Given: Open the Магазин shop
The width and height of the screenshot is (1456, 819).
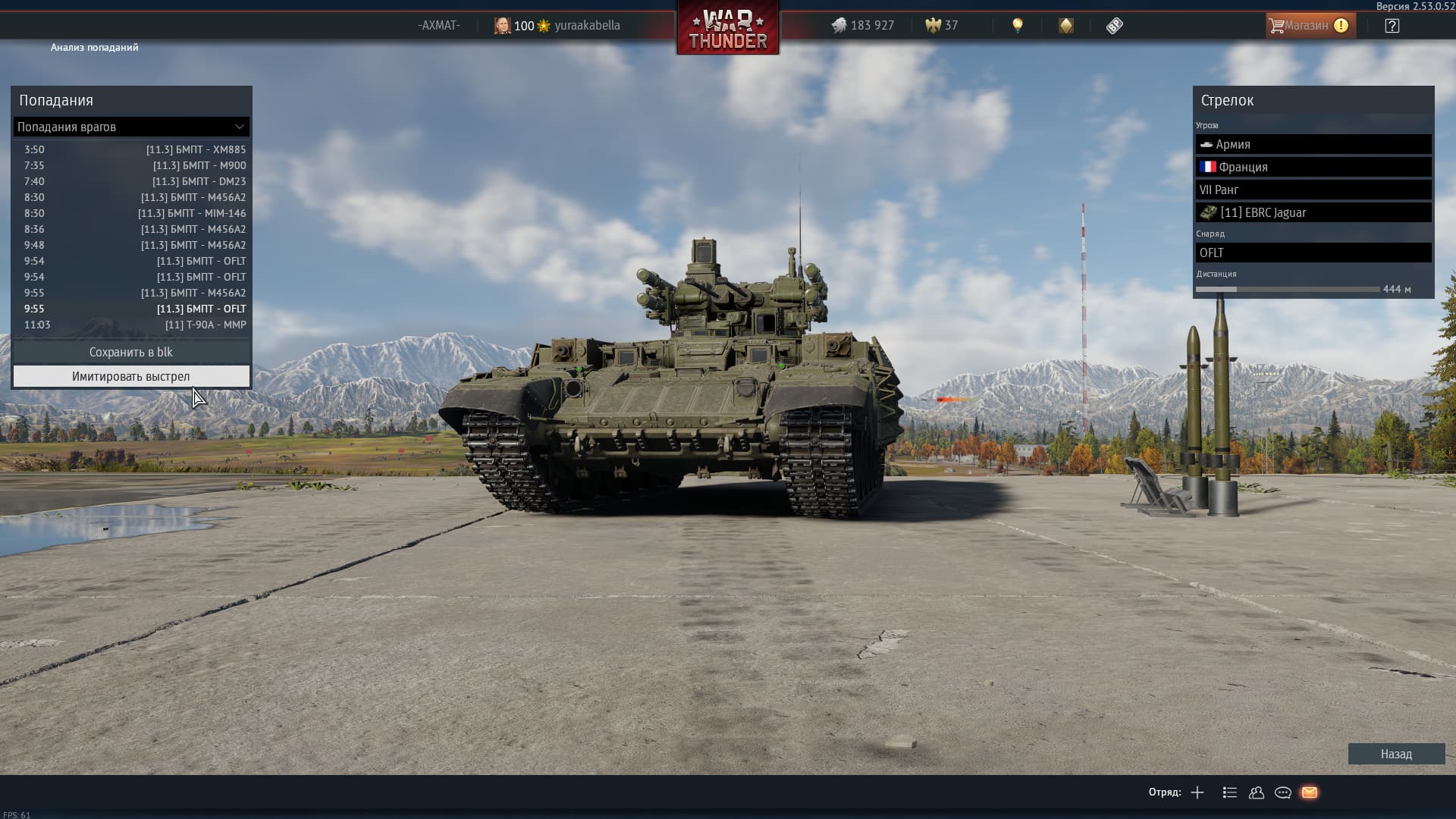Looking at the screenshot, I should 1310,25.
